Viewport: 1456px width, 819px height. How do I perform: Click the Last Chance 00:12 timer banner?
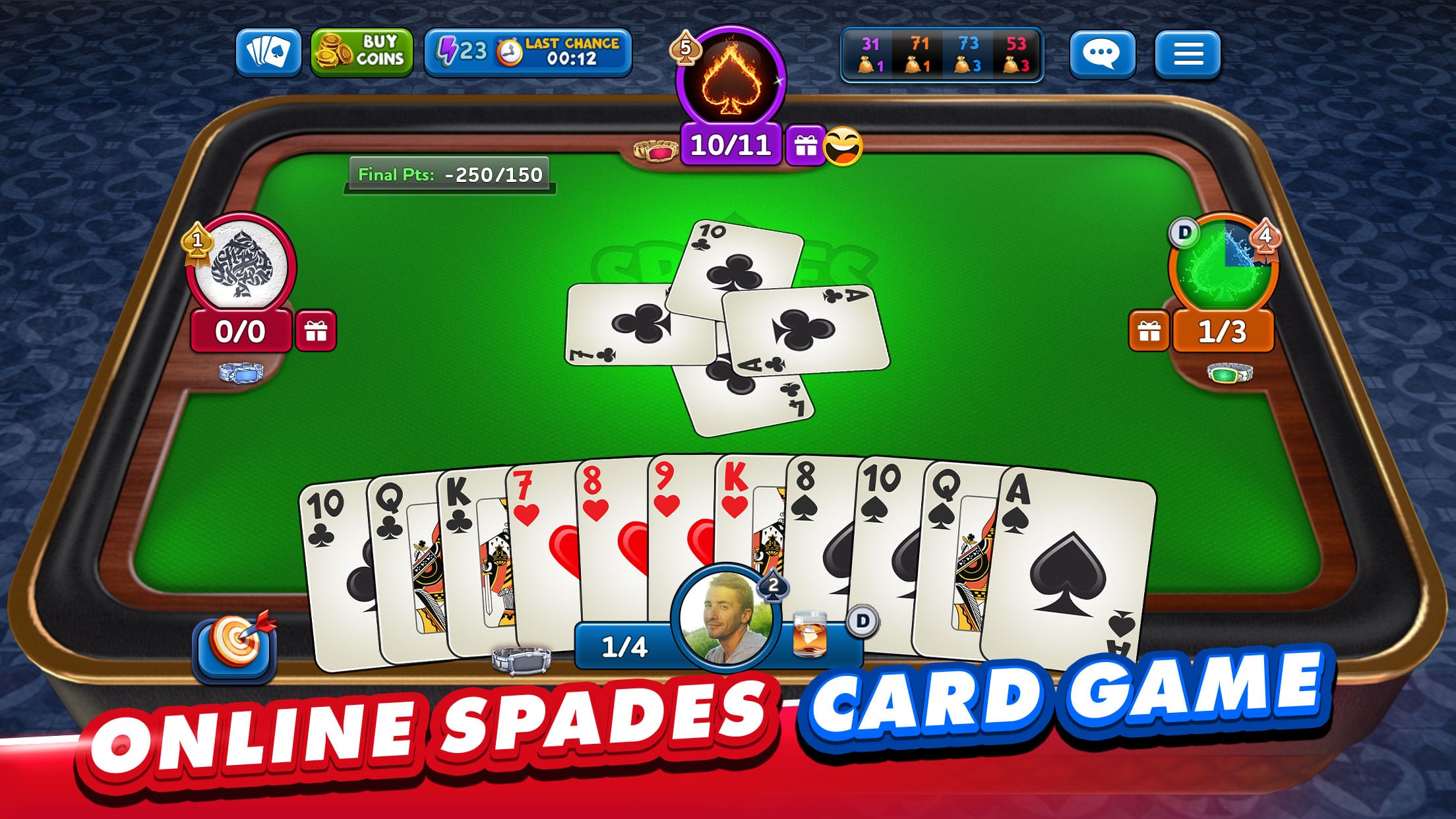[564, 53]
